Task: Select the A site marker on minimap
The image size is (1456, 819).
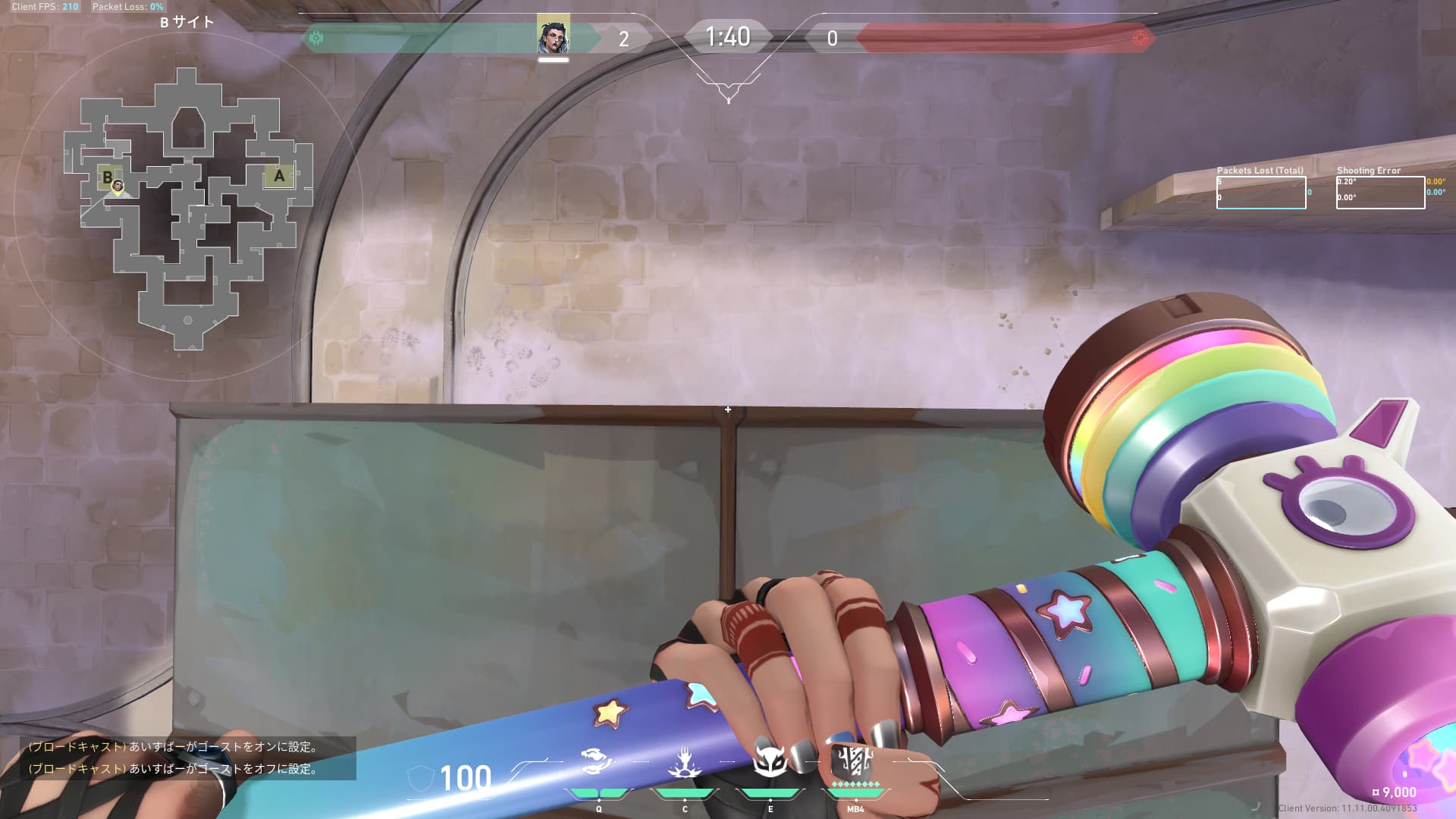Action: [279, 177]
